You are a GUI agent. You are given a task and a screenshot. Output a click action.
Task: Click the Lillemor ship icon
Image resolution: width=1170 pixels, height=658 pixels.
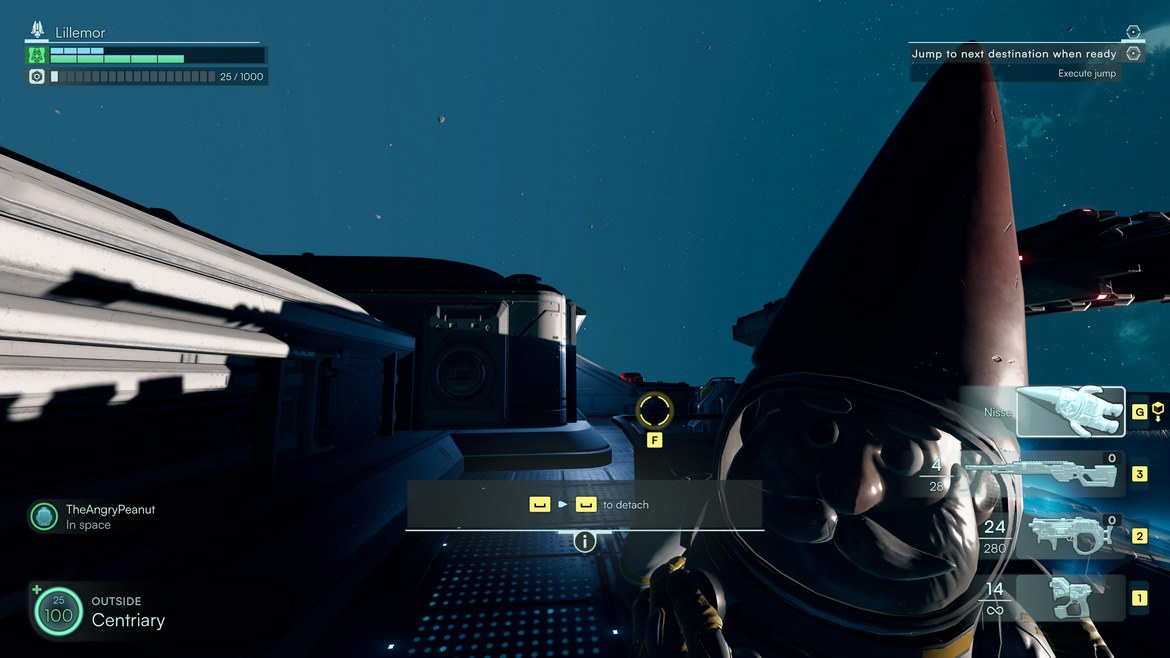(38, 31)
